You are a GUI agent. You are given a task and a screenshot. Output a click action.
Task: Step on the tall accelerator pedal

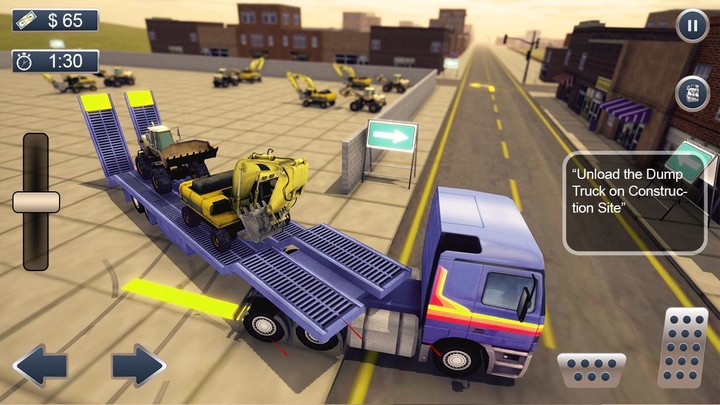point(683,347)
